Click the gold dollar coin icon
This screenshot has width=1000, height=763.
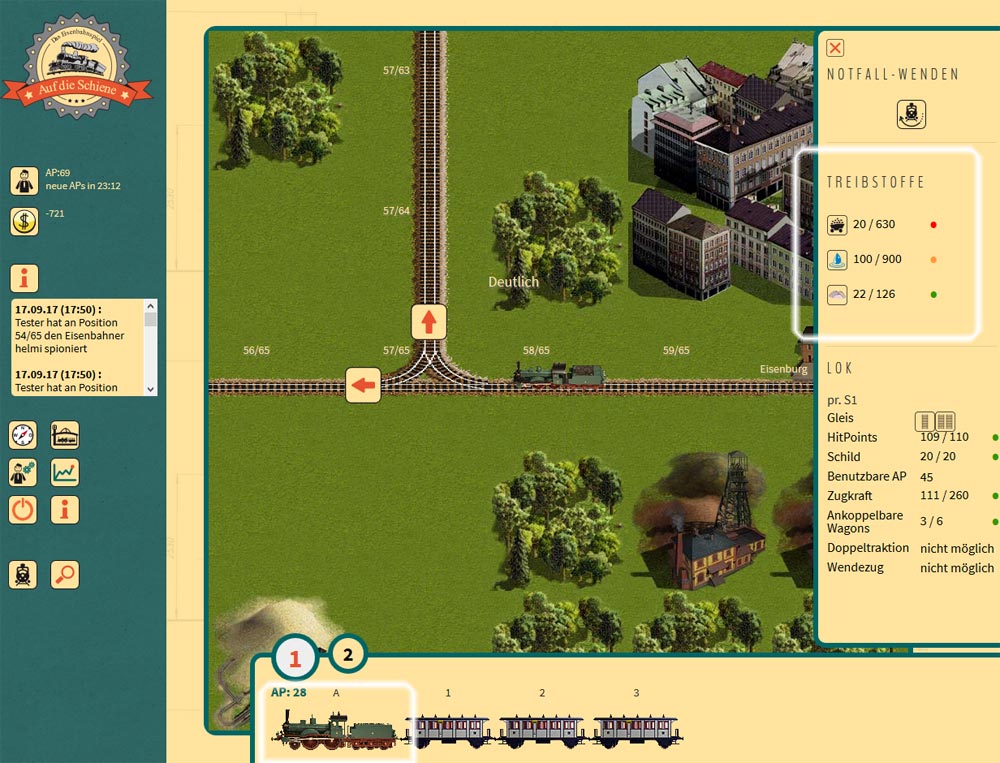pos(24,221)
